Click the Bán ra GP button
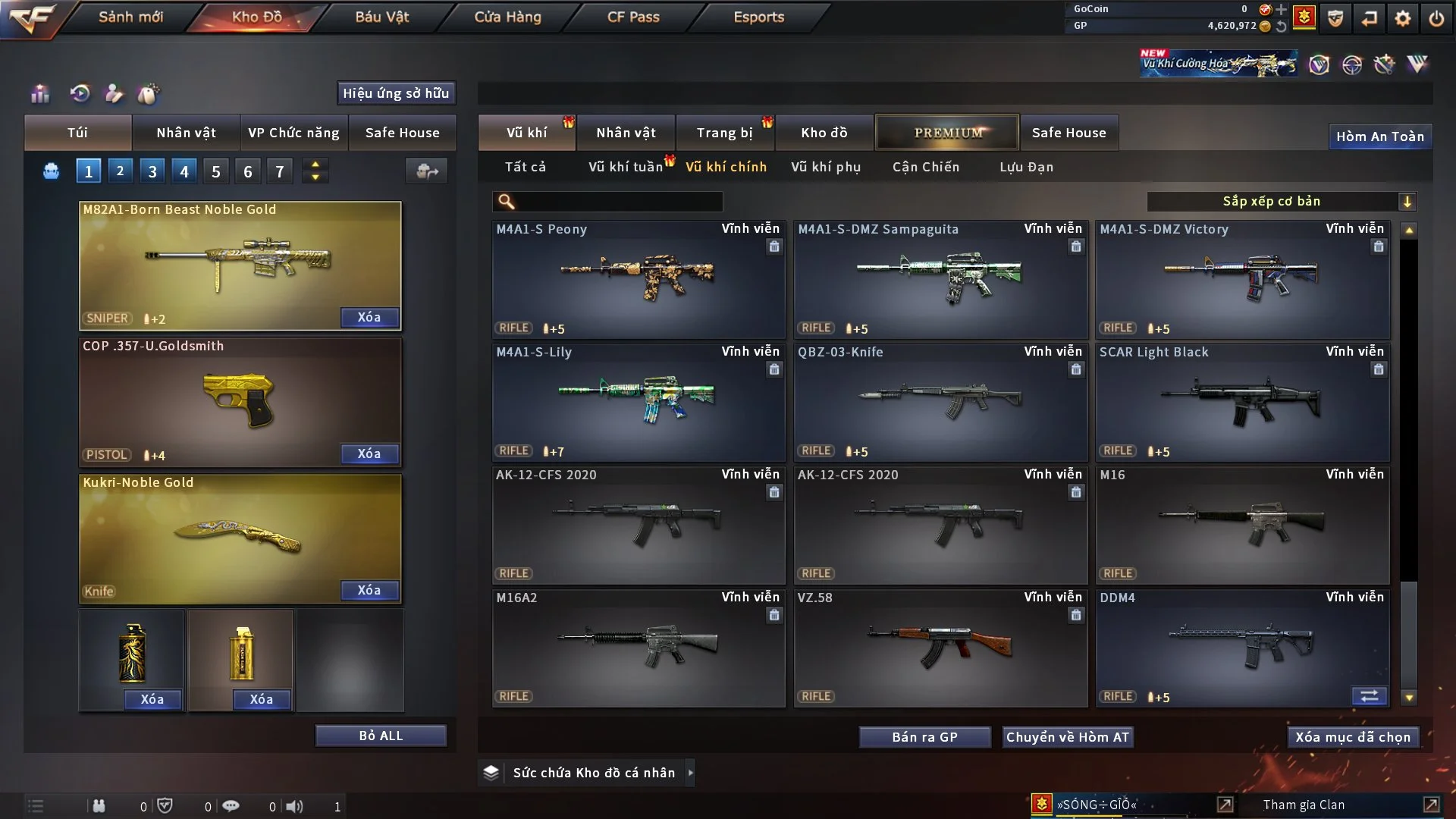 tap(924, 737)
